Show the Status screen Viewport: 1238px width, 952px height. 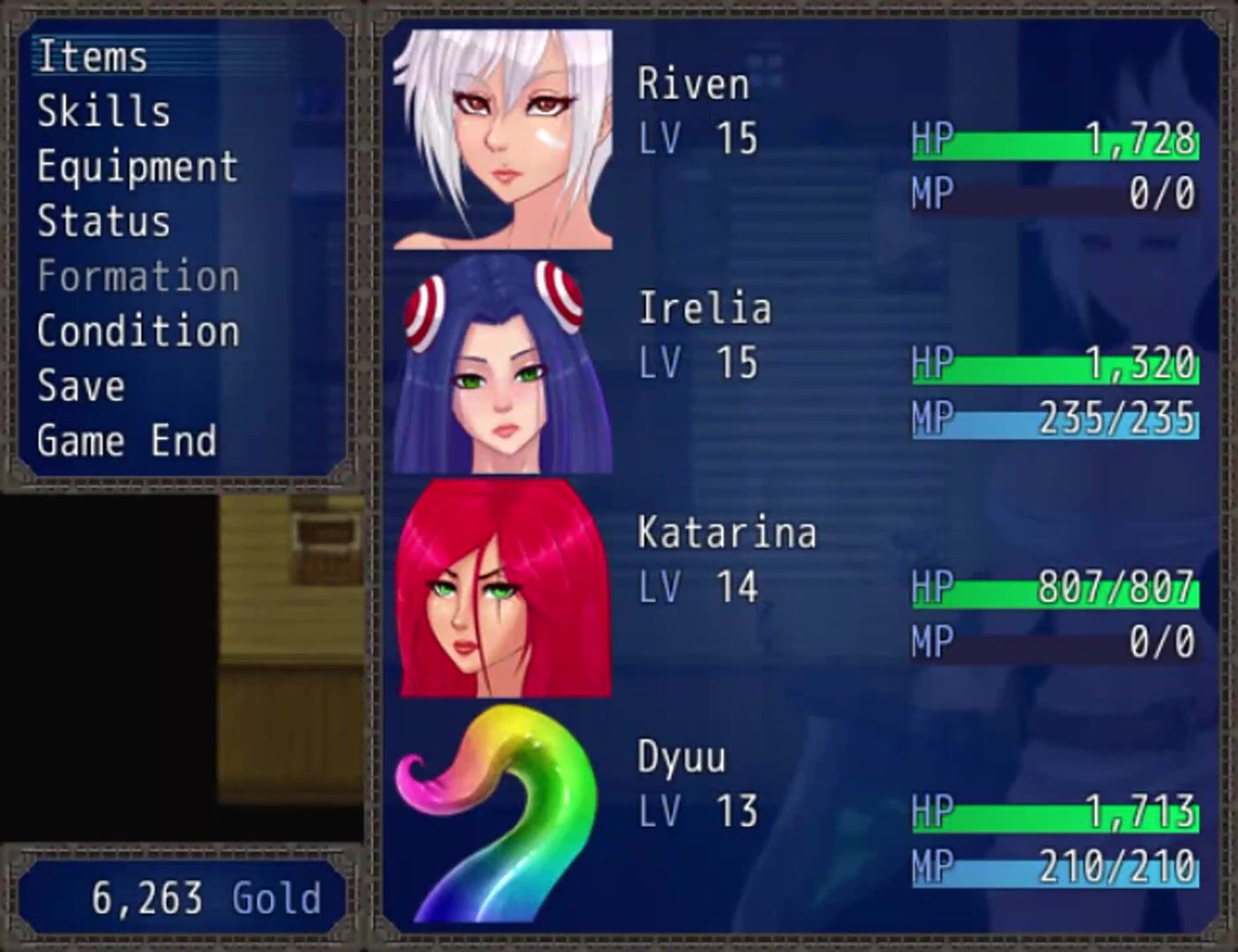[x=103, y=221]
